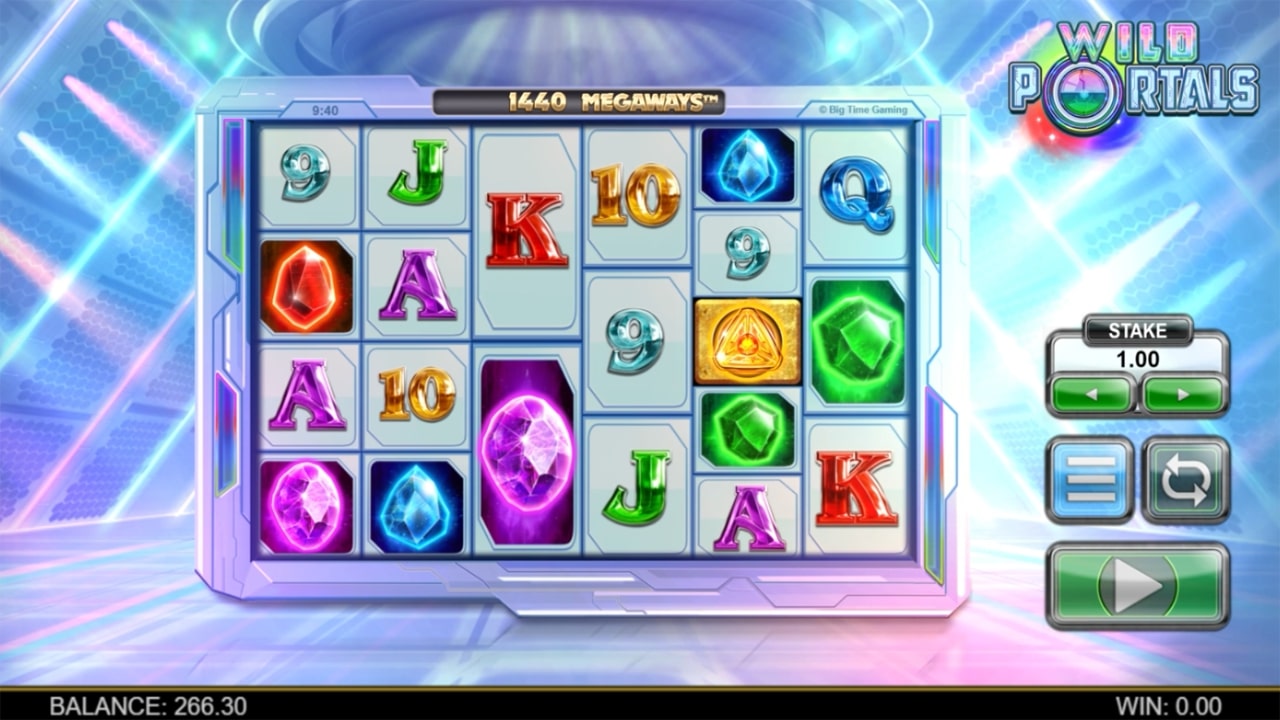Screen dimensions: 1280x720
Task: Decrease the stake with the left arrow
Action: click(1091, 394)
